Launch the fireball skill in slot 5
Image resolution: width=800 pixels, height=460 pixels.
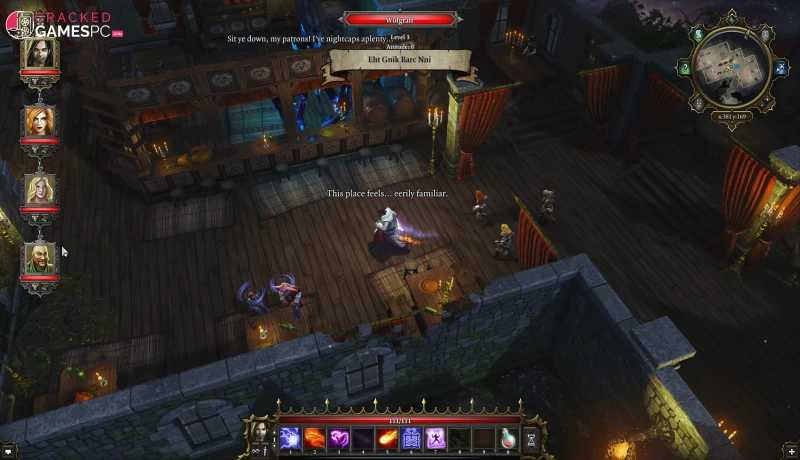pos(387,437)
